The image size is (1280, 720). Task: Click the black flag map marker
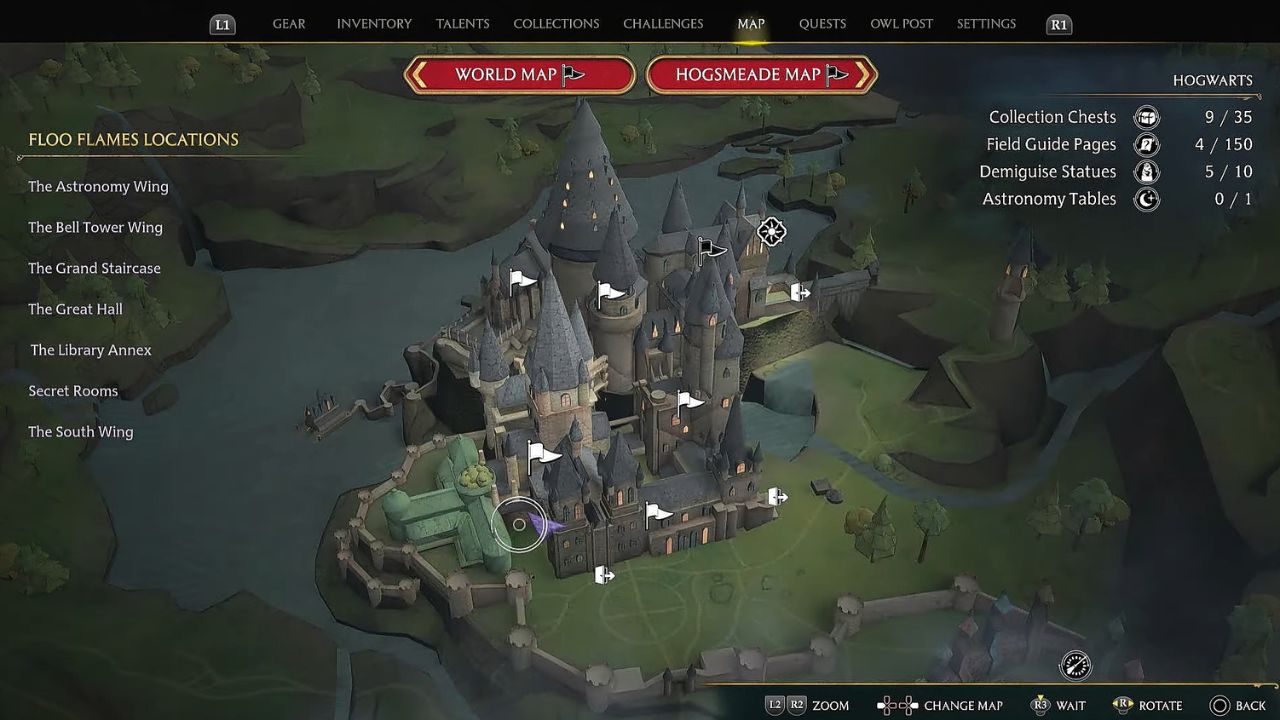coord(710,248)
